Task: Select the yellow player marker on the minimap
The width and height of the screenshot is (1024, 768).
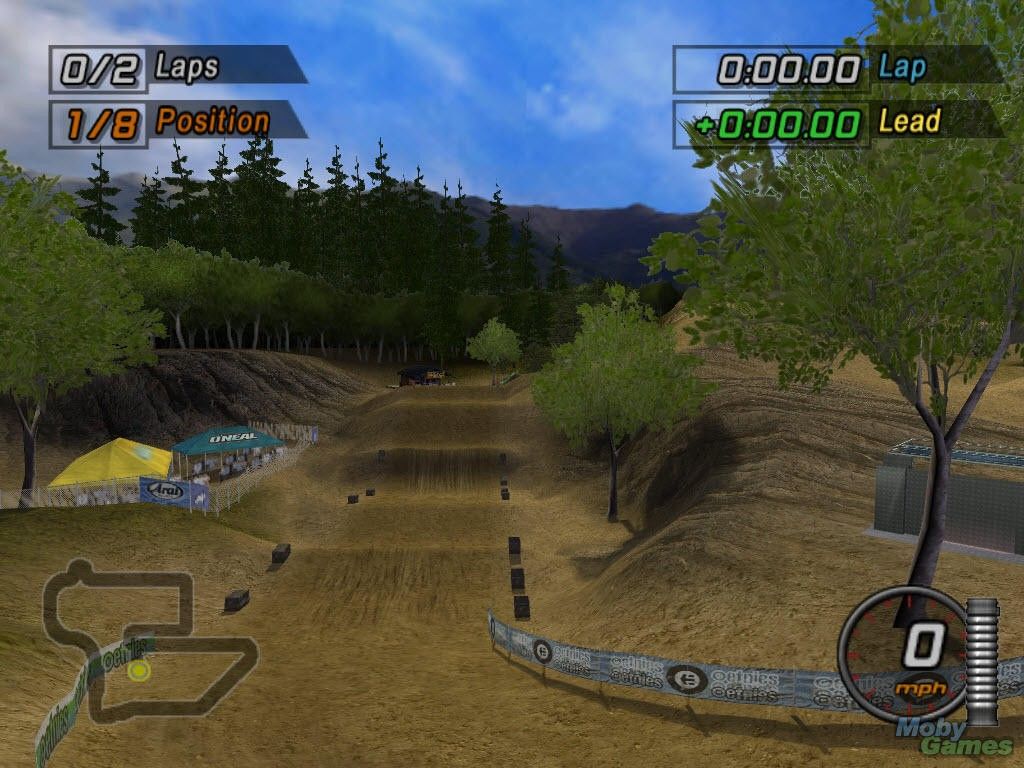Action: pos(139,670)
